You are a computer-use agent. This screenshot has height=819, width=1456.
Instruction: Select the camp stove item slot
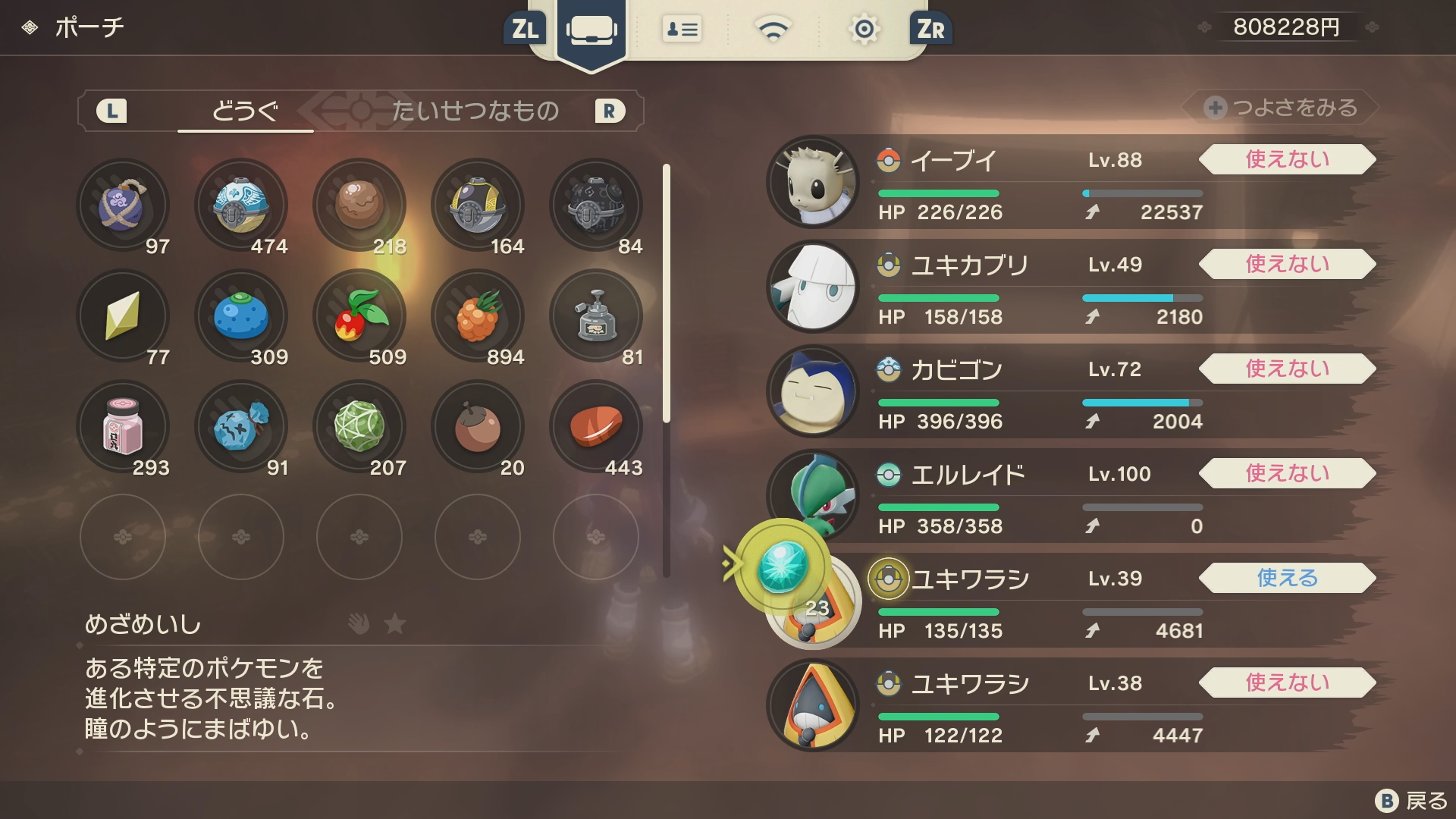click(x=596, y=316)
